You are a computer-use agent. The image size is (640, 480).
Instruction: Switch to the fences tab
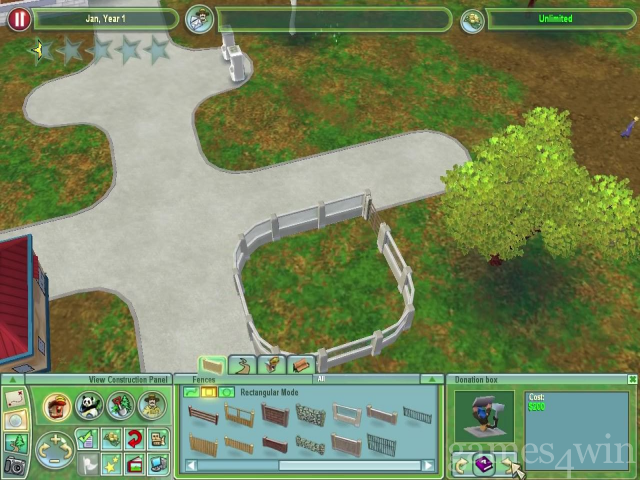(212, 366)
